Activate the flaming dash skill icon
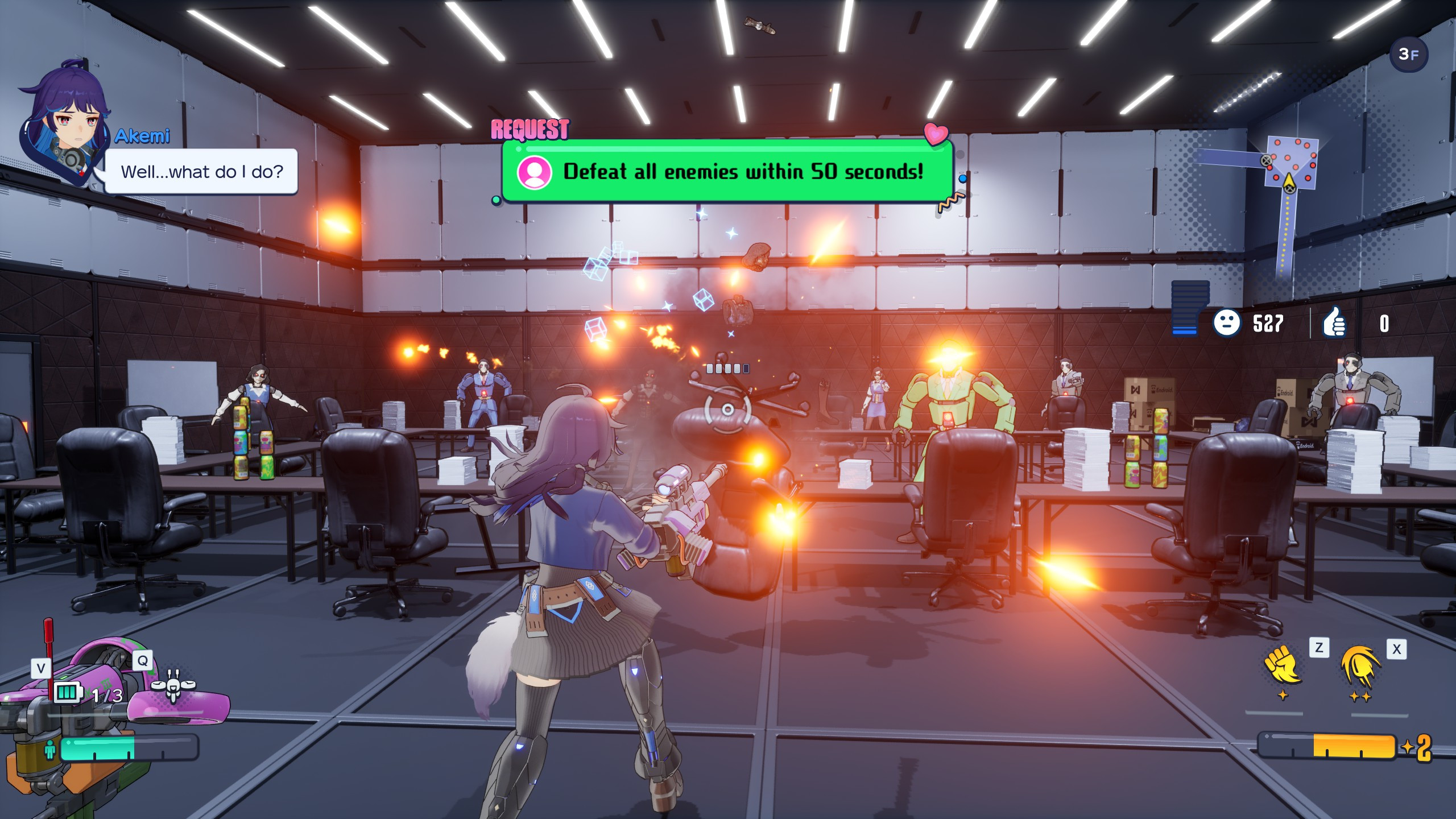The image size is (1456, 819). [x=1360, y=667]
